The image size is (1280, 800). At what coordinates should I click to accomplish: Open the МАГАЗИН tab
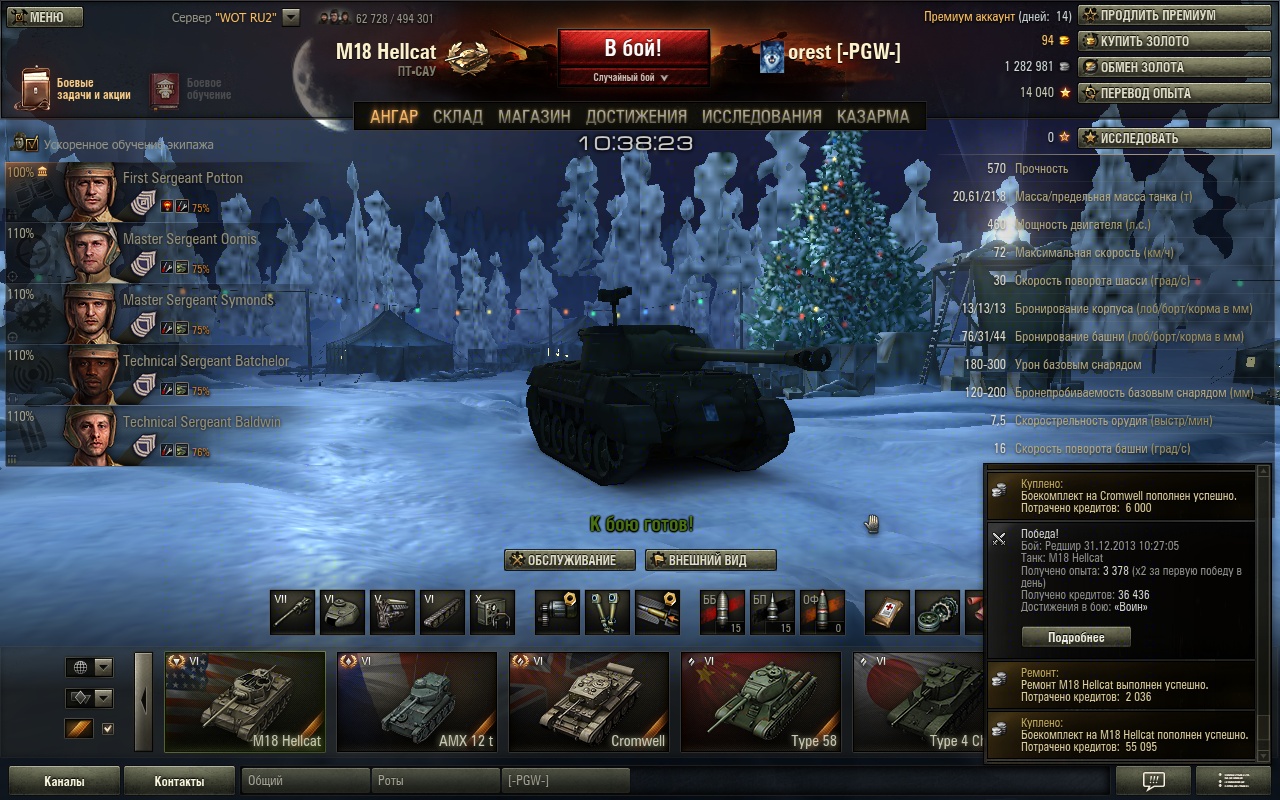click(x=534, y=116)
